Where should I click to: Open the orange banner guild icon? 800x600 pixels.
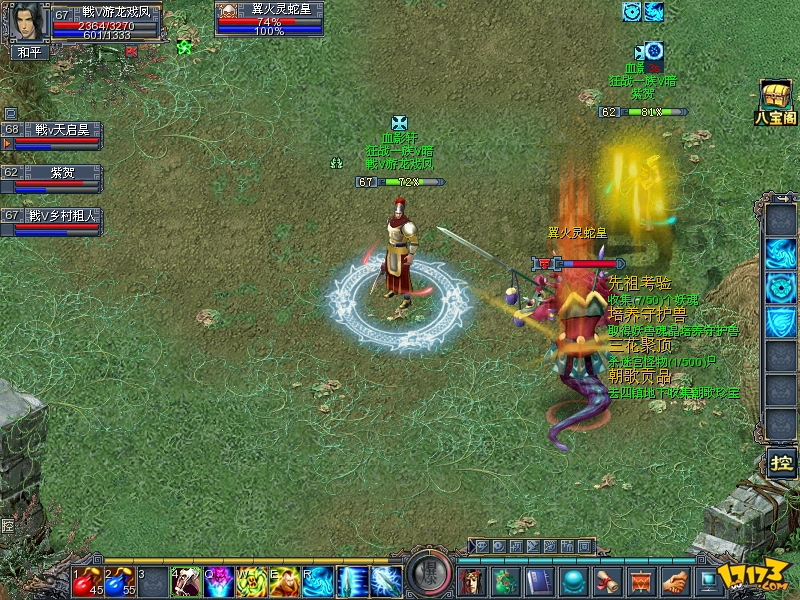pos(643,580)
